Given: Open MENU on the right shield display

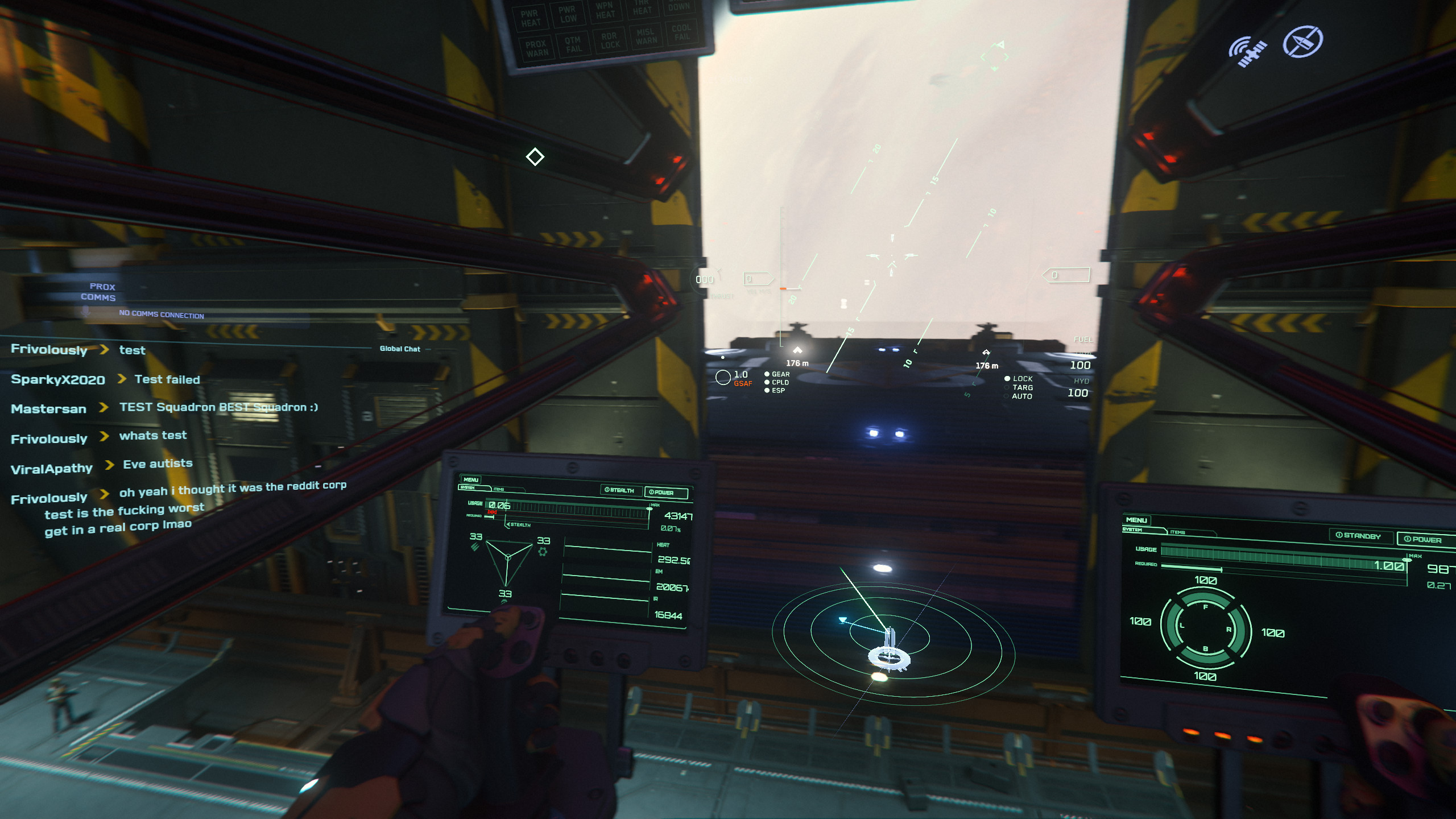Looking at the screenshot, I should click(1136, 520).
